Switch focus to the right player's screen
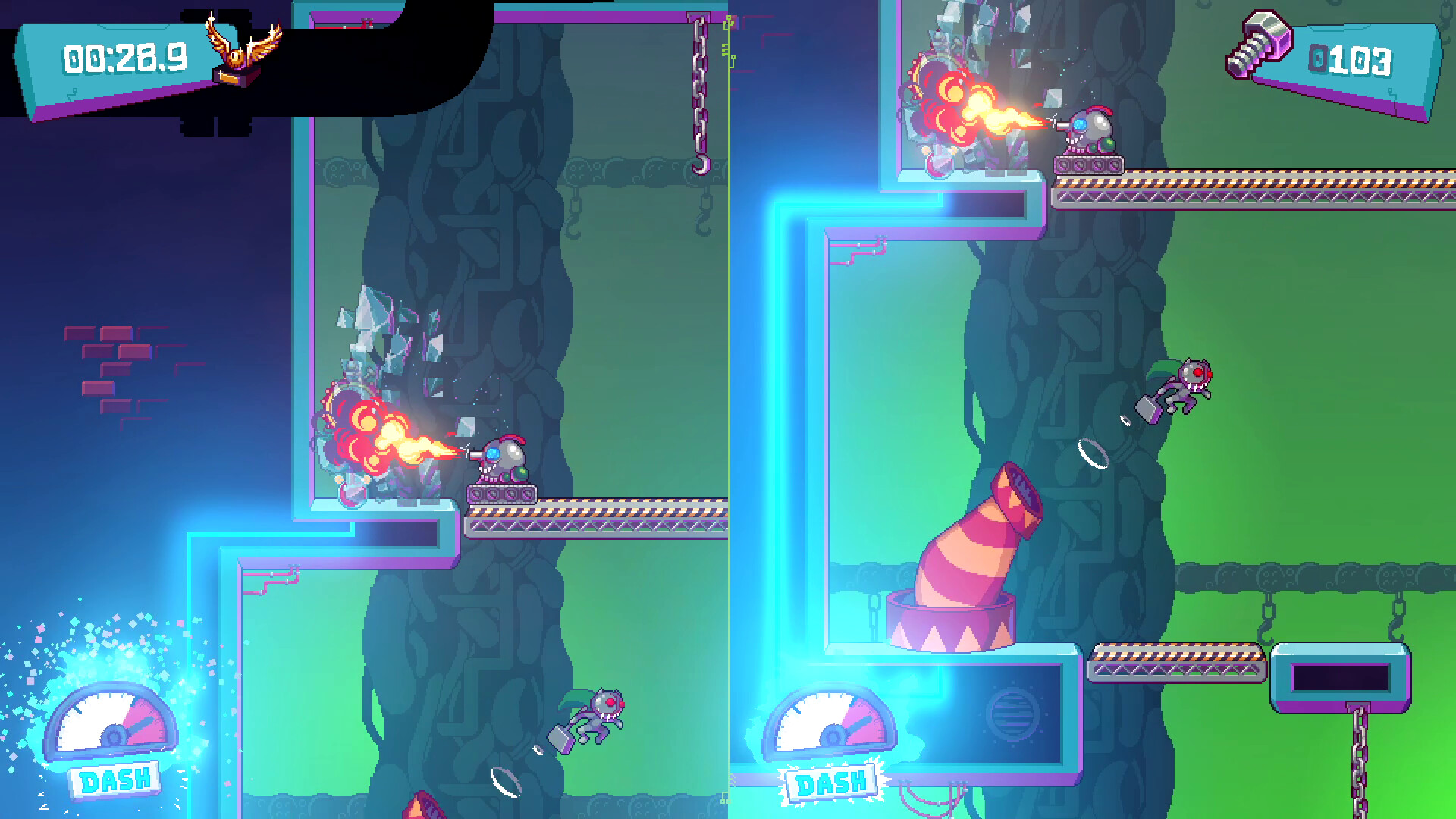The image size is (1456, 819). [x=1092, y=409]
